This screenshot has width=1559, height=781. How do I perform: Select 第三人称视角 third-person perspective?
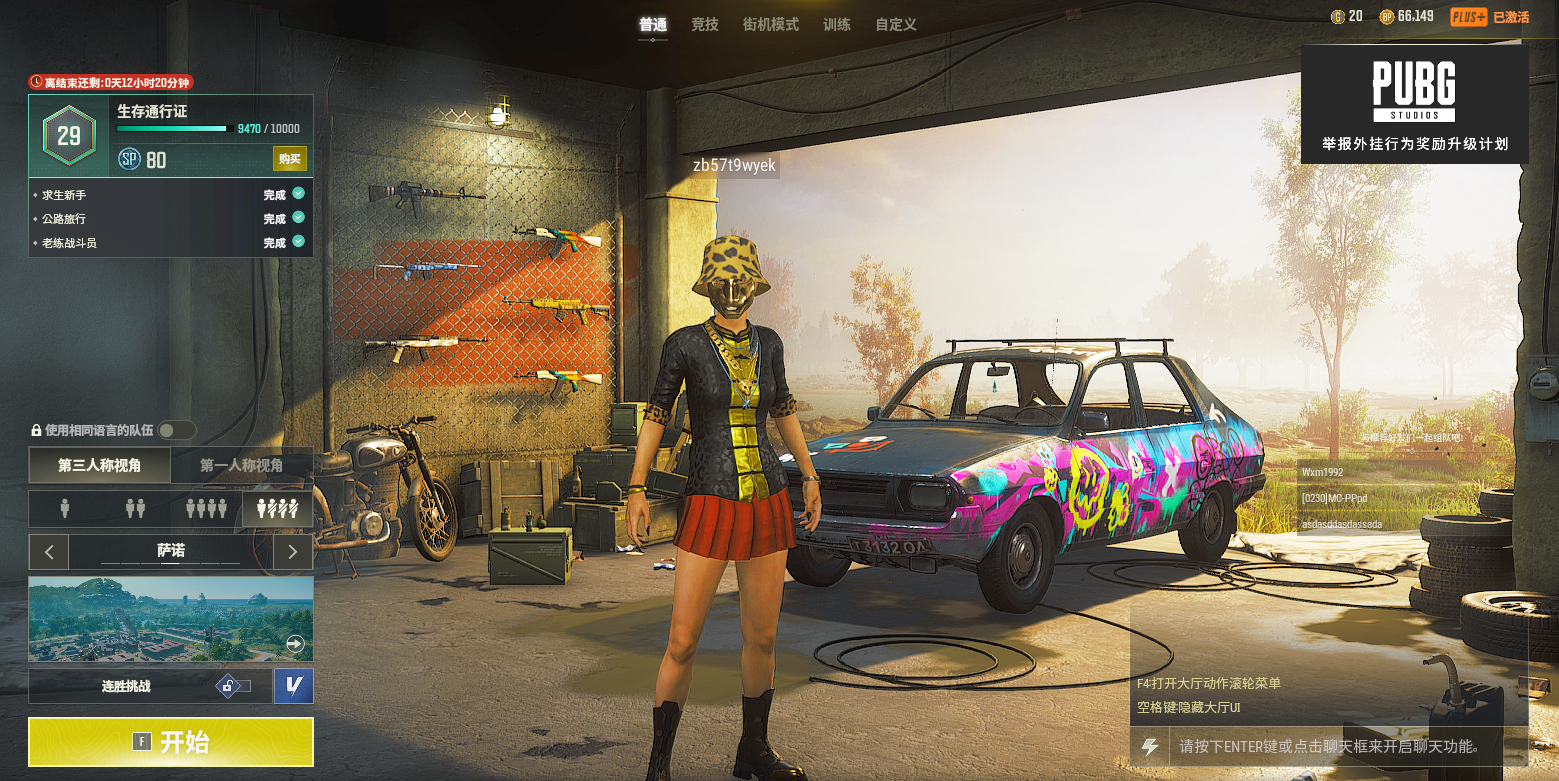[99, 465]
